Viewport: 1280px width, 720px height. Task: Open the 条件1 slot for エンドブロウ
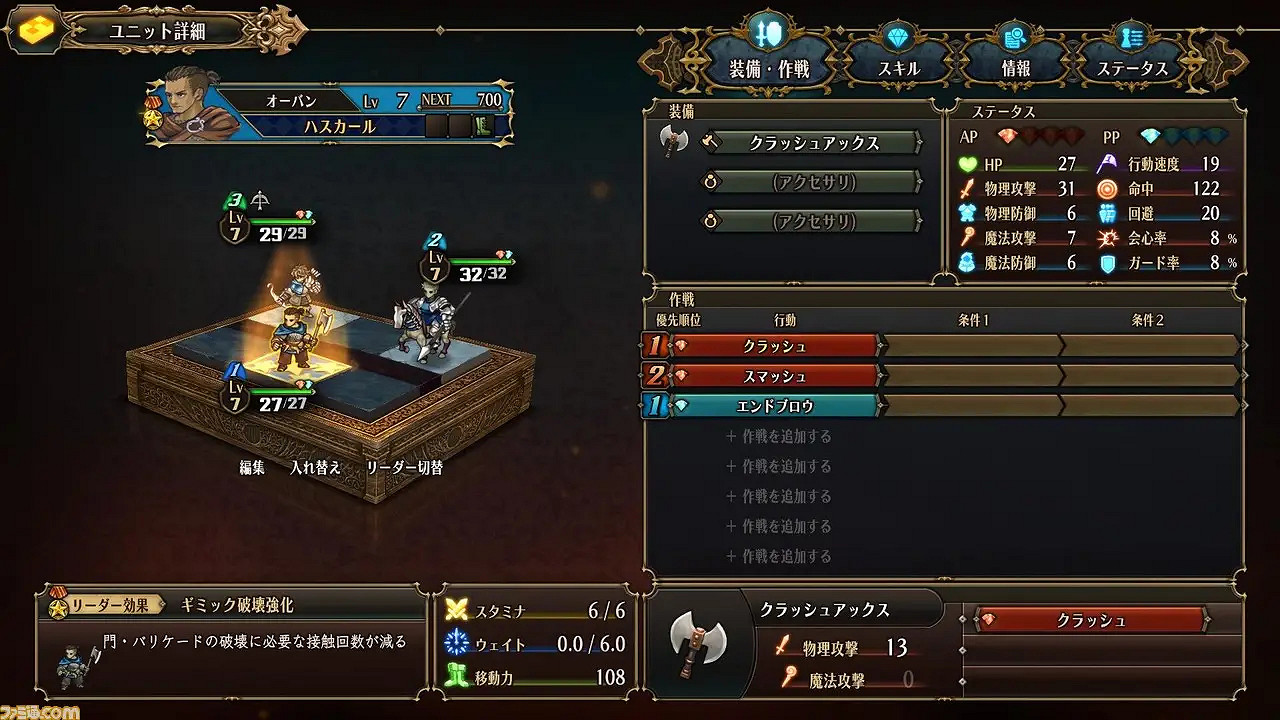coord(971,406)
